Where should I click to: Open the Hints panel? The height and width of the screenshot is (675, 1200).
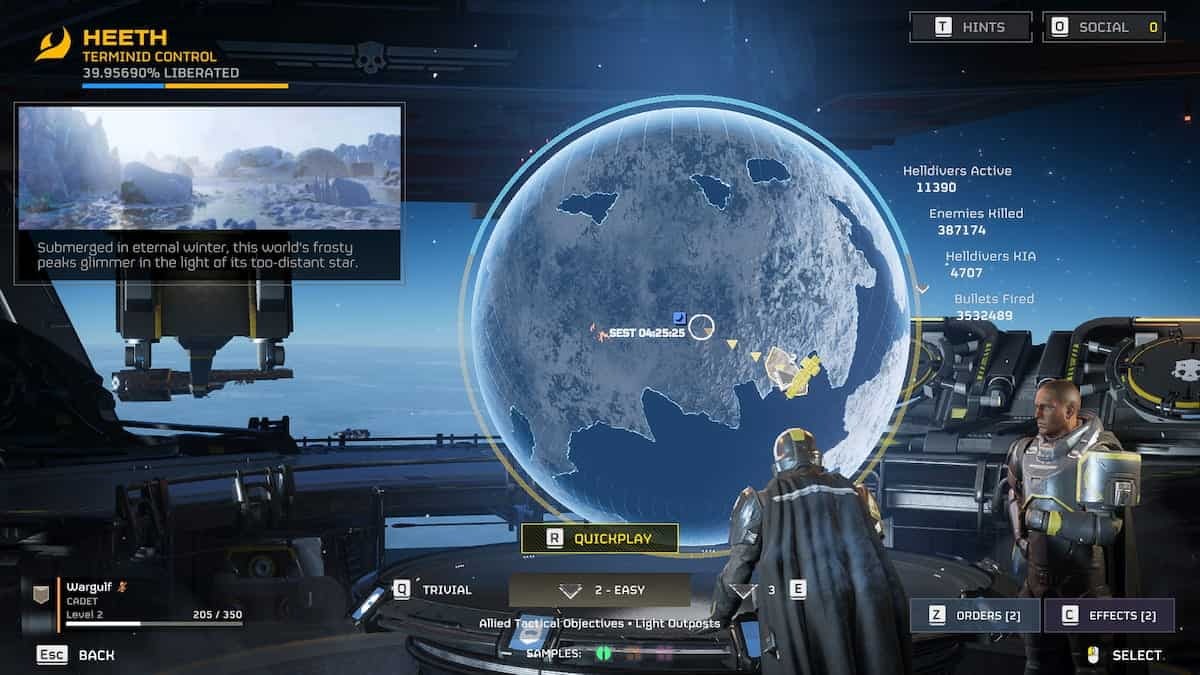(970, 27)
